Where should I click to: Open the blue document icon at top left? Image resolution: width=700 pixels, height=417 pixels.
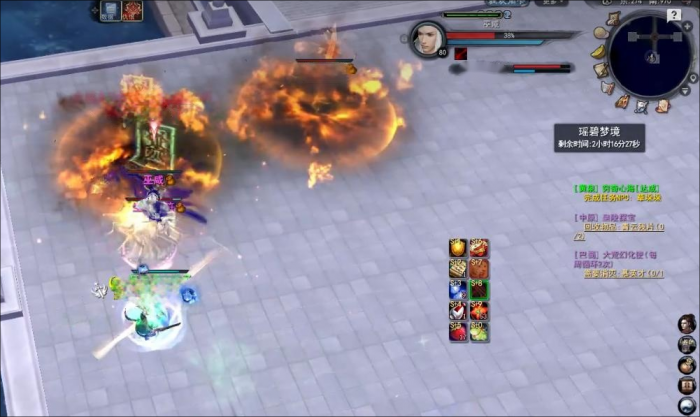pos(110,10)
